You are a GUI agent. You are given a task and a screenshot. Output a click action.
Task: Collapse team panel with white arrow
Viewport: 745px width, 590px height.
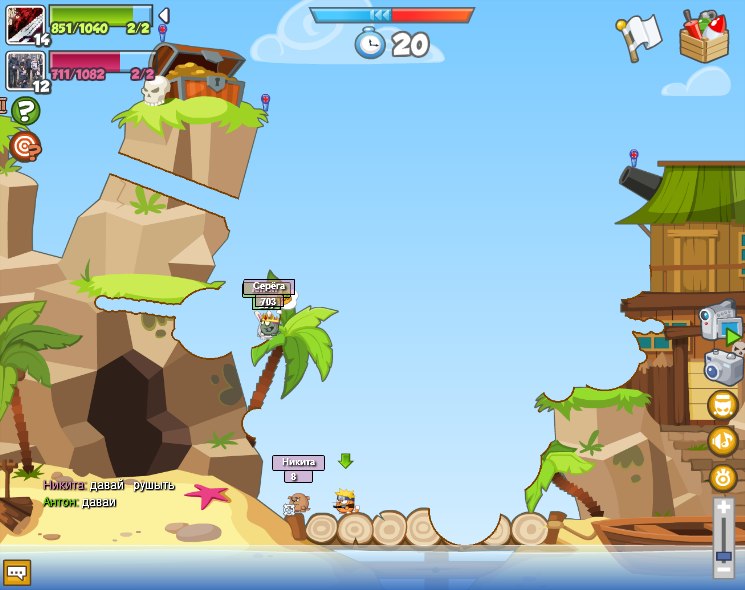(x=164, y=16)
